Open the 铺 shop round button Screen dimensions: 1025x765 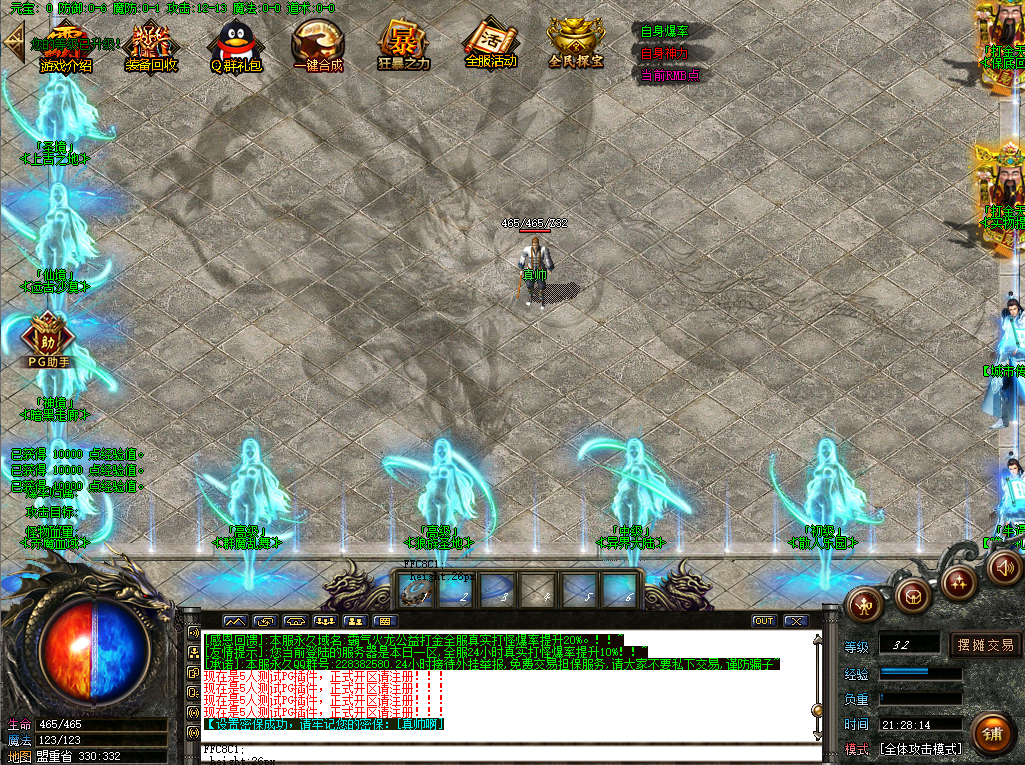pos(991,733)
